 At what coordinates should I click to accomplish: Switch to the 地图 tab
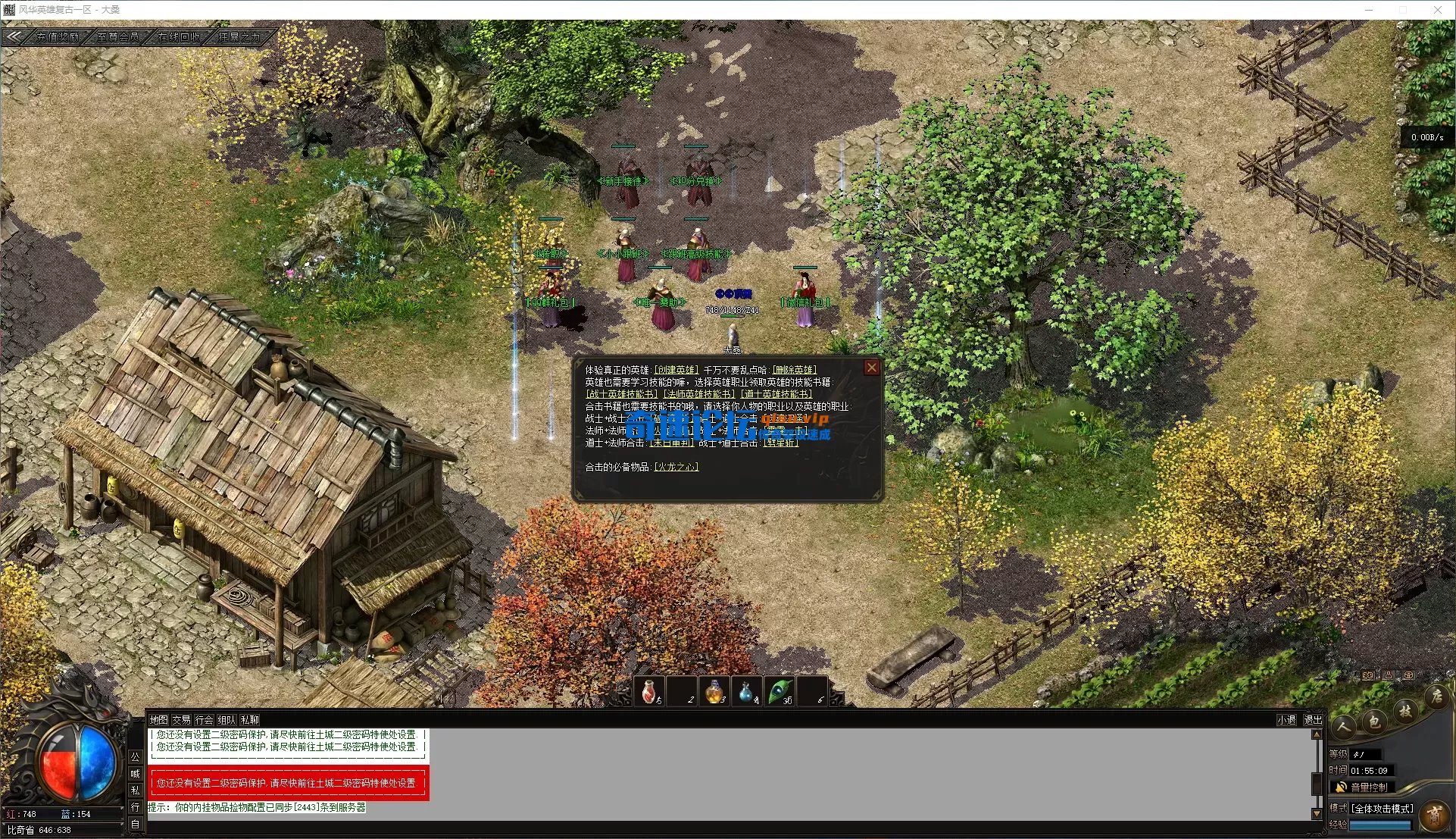(x=158, y=720)
